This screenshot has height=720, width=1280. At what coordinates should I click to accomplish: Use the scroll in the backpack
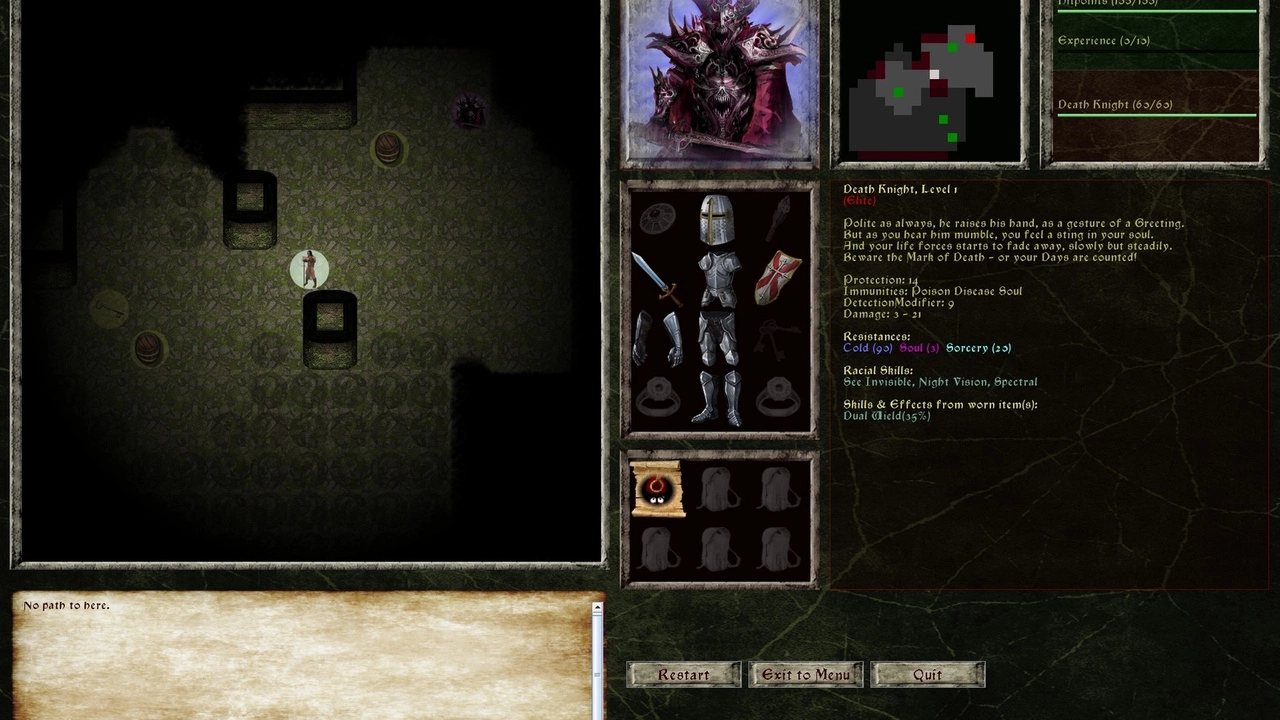(657, 490)
